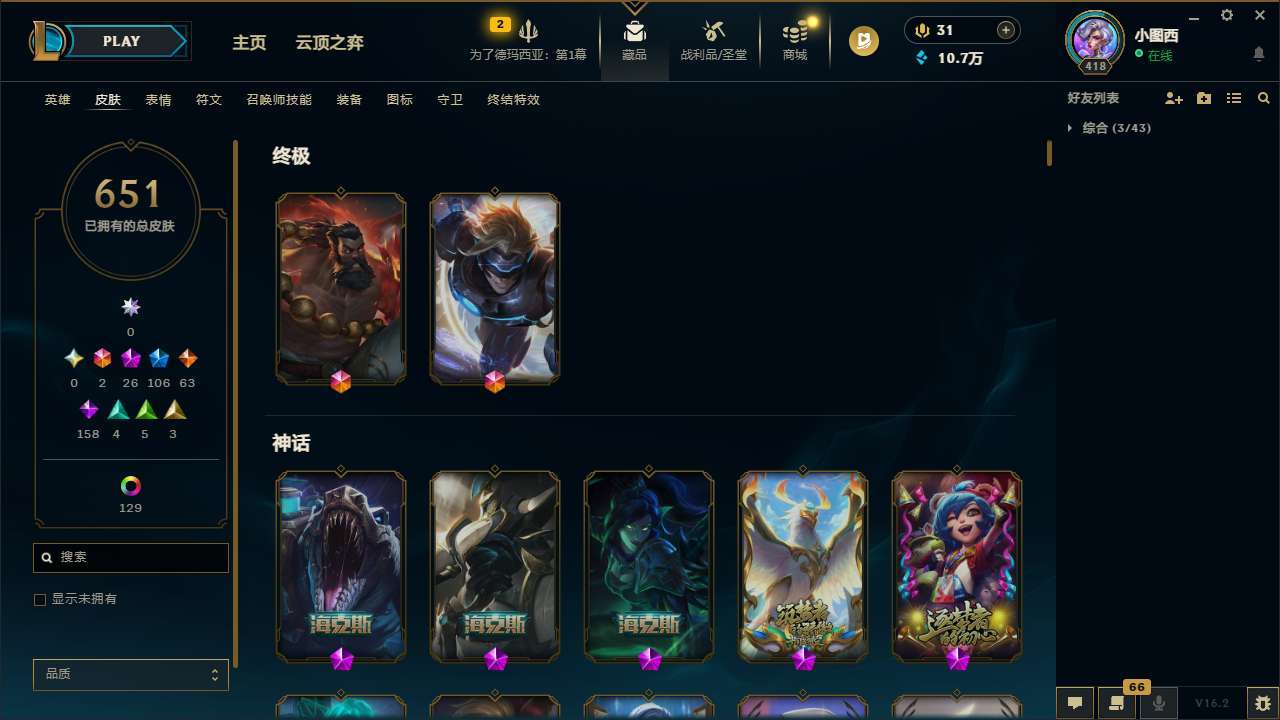1280x720 pixels.
Task: Click the 搜索 search input field
Action: pos(130,557)
